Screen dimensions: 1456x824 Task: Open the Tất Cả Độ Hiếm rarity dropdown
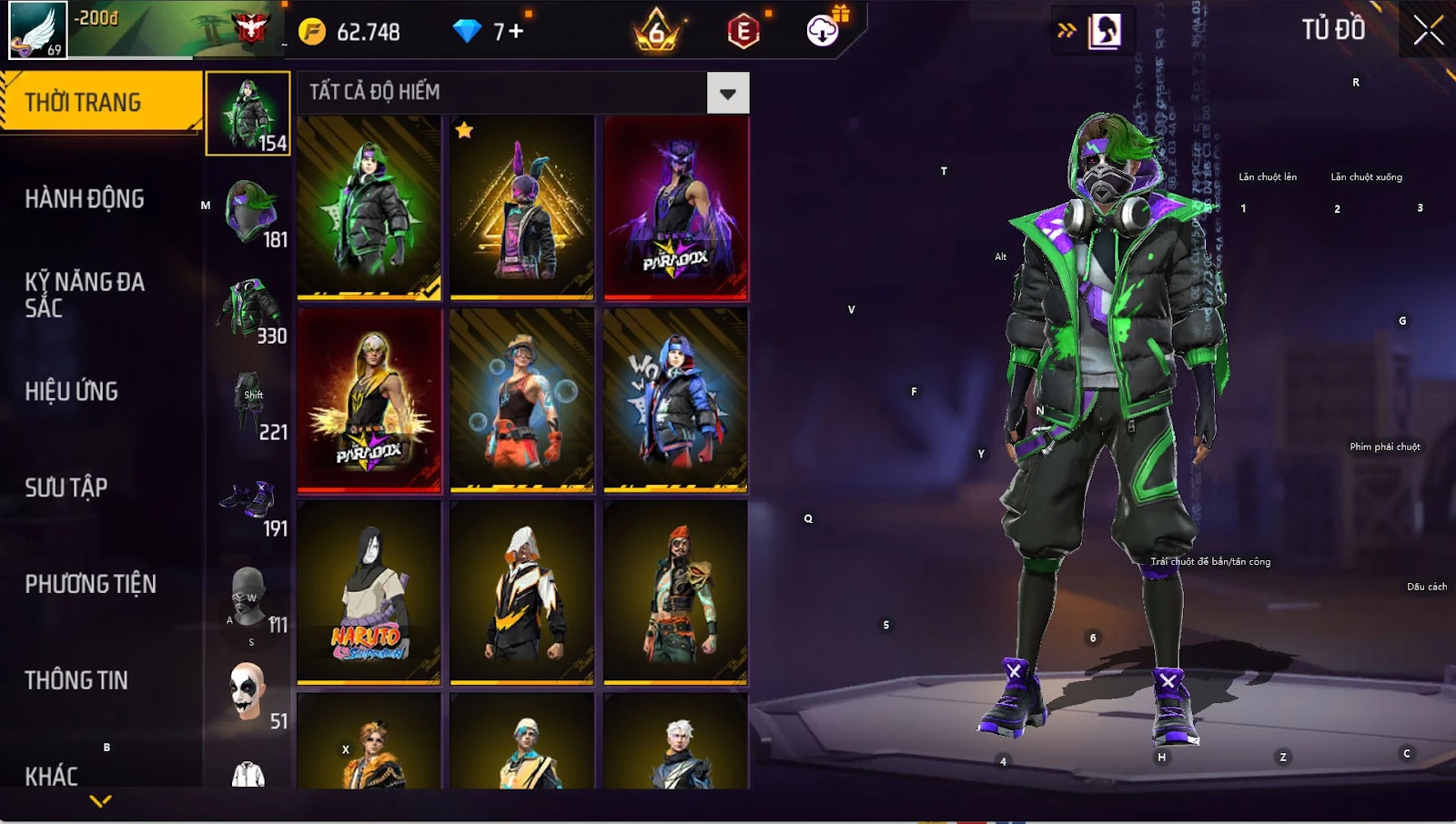pyautogui.click(x=727, y=93)
